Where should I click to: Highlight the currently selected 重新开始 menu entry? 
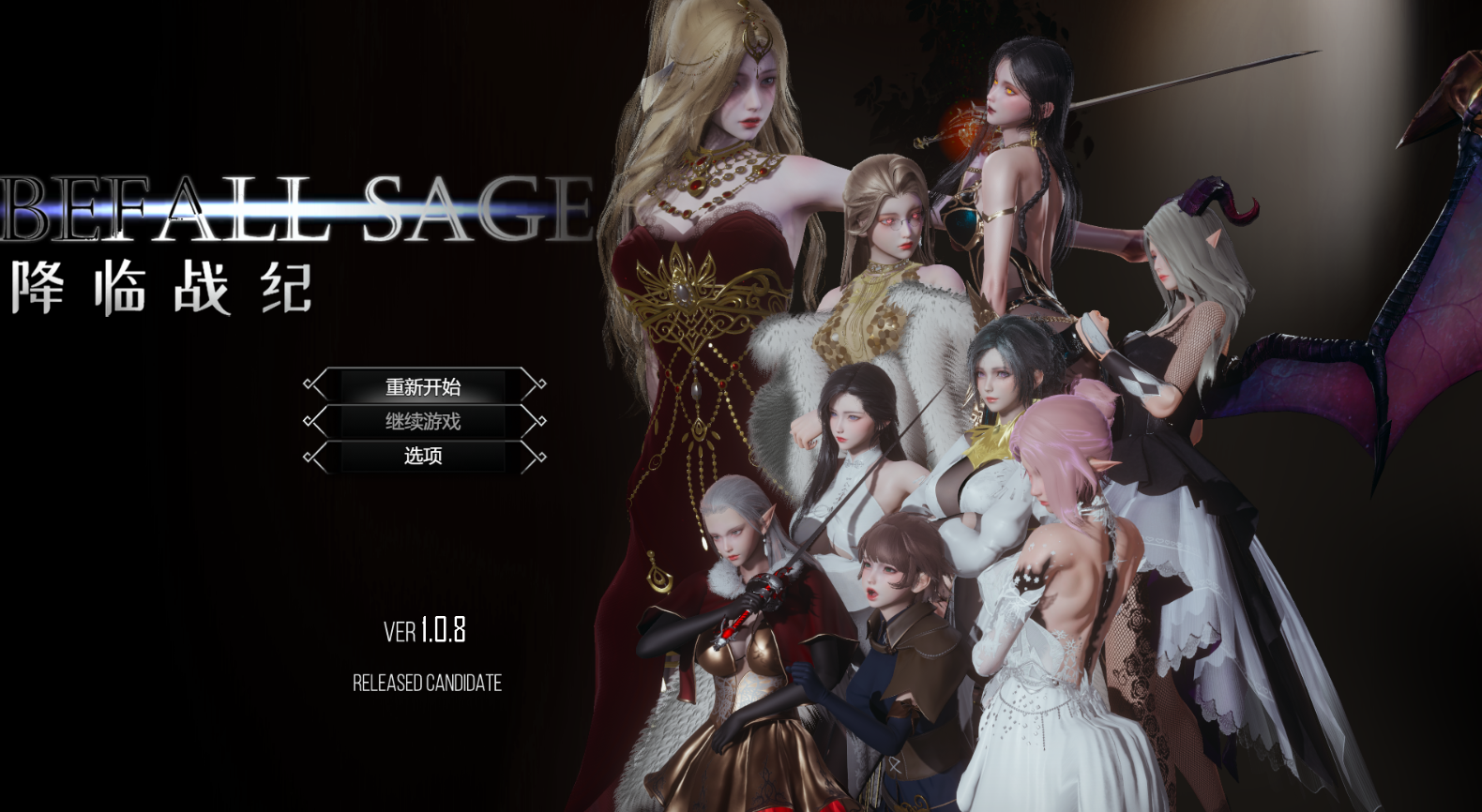[x=424, y=385]
